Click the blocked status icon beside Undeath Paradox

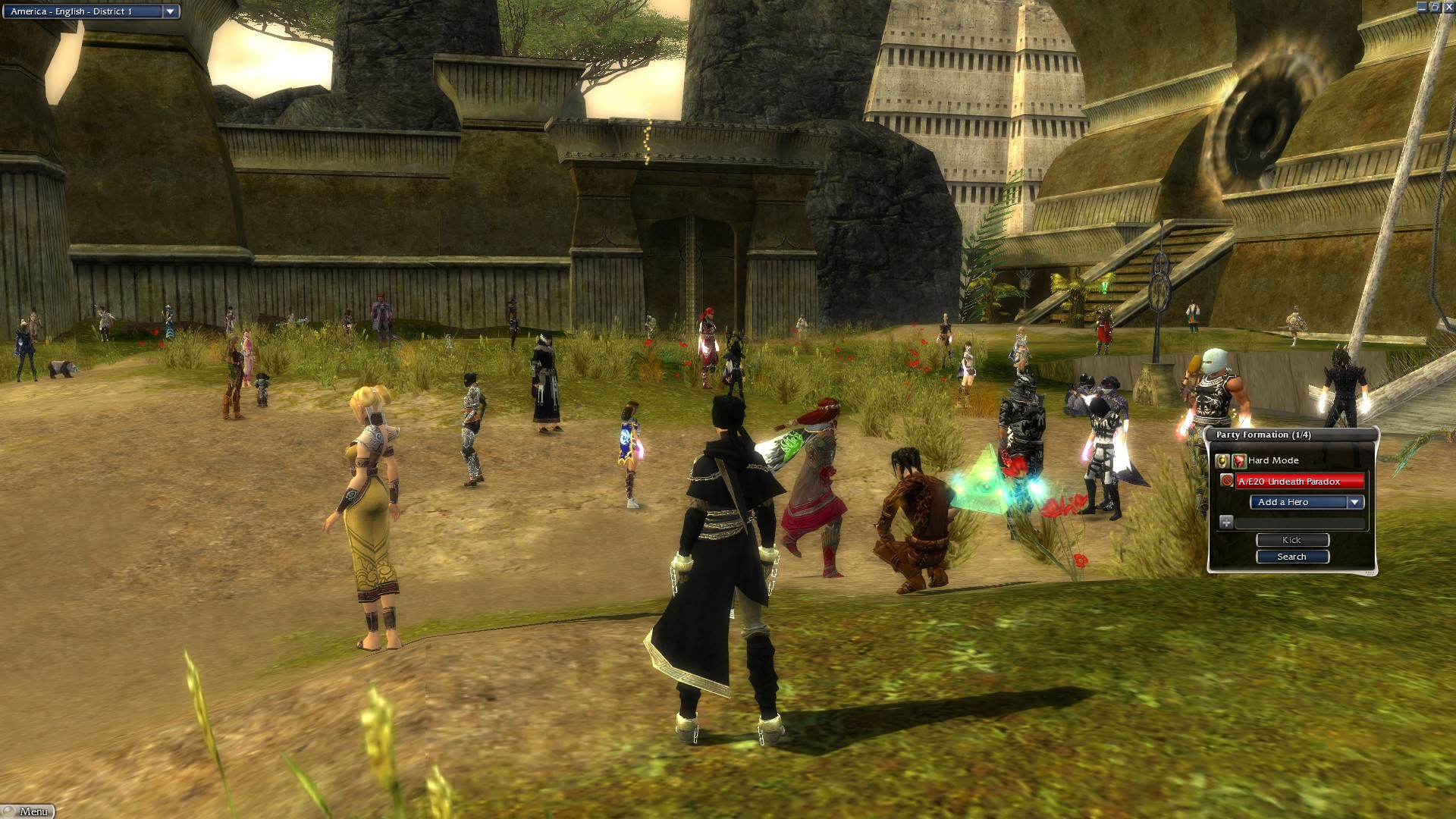pyautogui.click(x=1227, y=480)
